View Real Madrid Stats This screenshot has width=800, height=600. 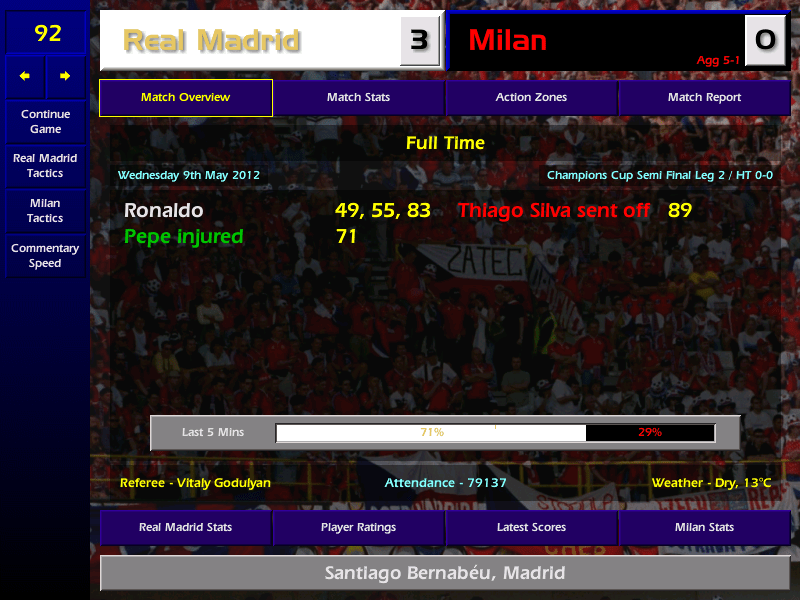point(186,527)
